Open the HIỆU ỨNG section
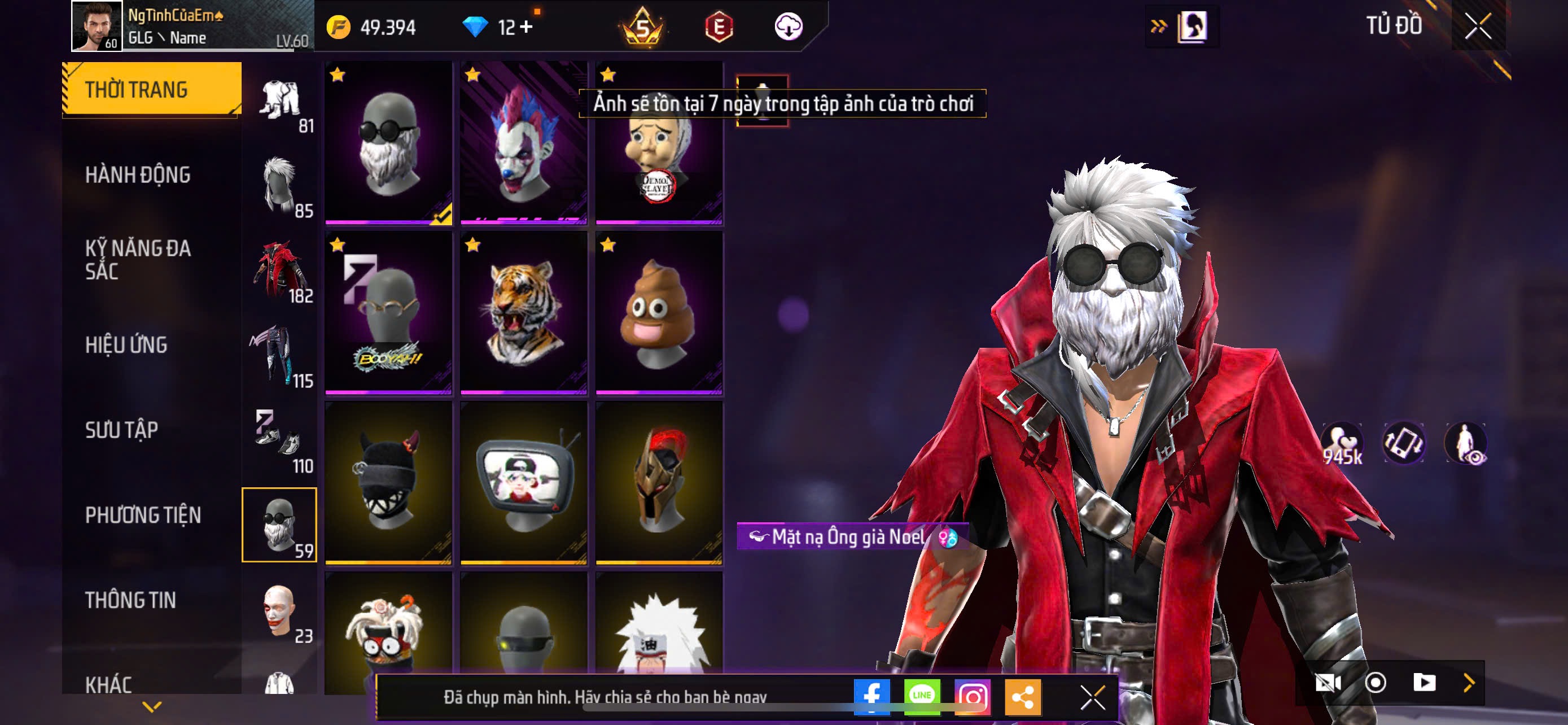 [126, 345]
